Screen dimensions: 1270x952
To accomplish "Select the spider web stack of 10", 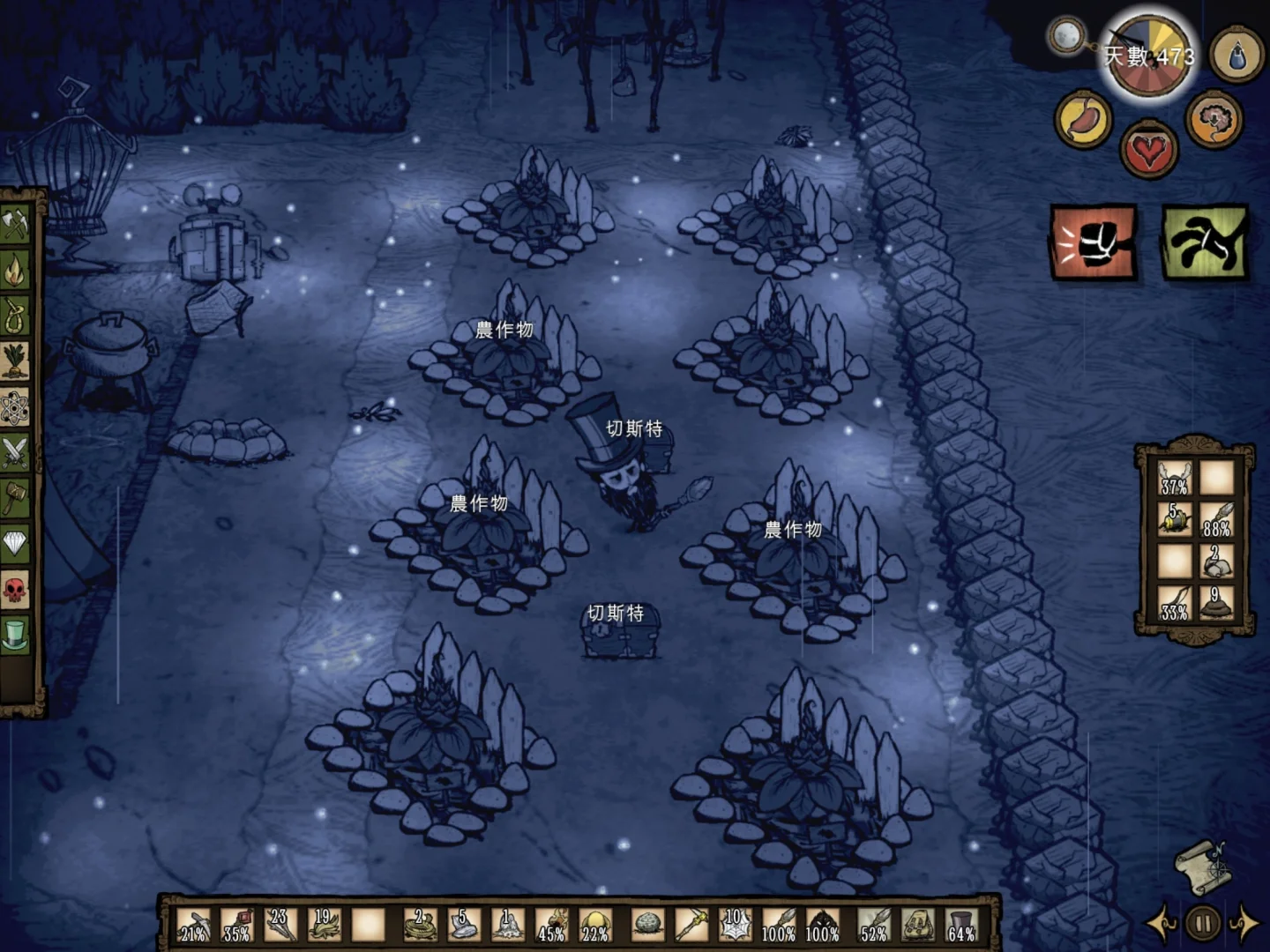I will click(734, 925).
